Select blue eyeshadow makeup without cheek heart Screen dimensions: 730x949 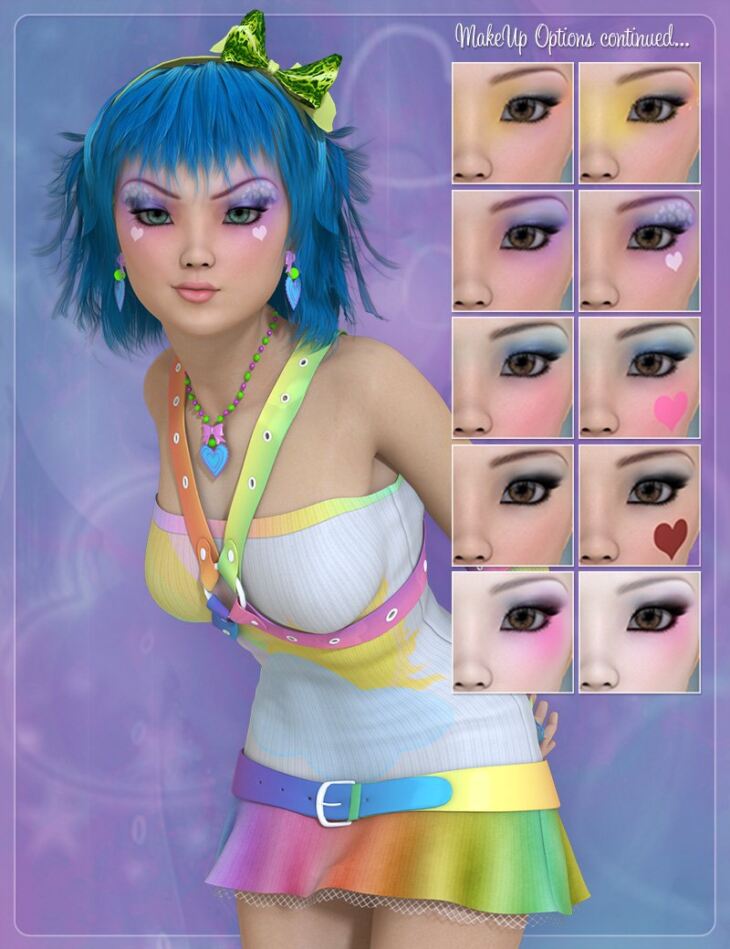[512, 377]
